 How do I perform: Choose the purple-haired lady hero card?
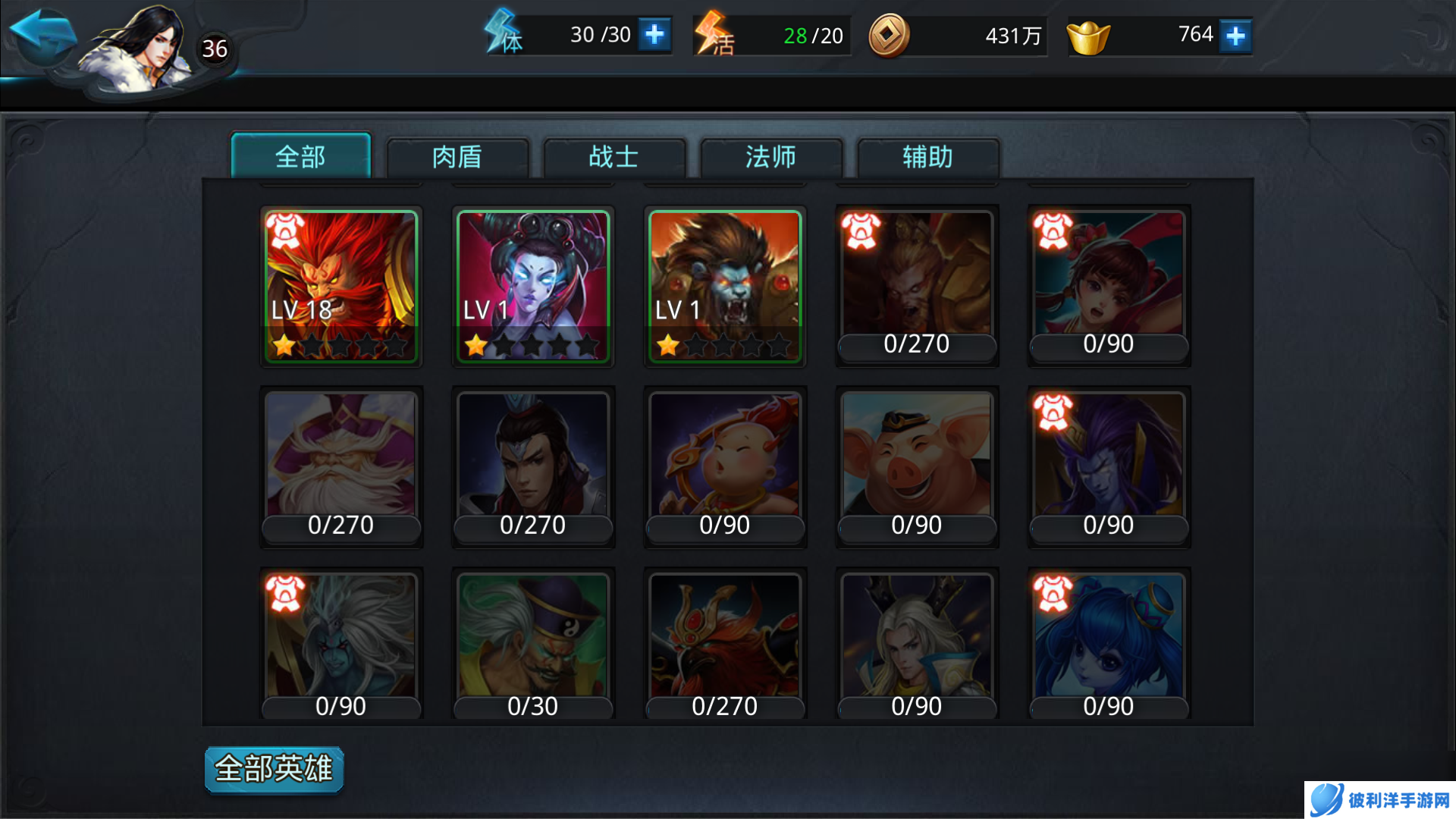(533, 286)
